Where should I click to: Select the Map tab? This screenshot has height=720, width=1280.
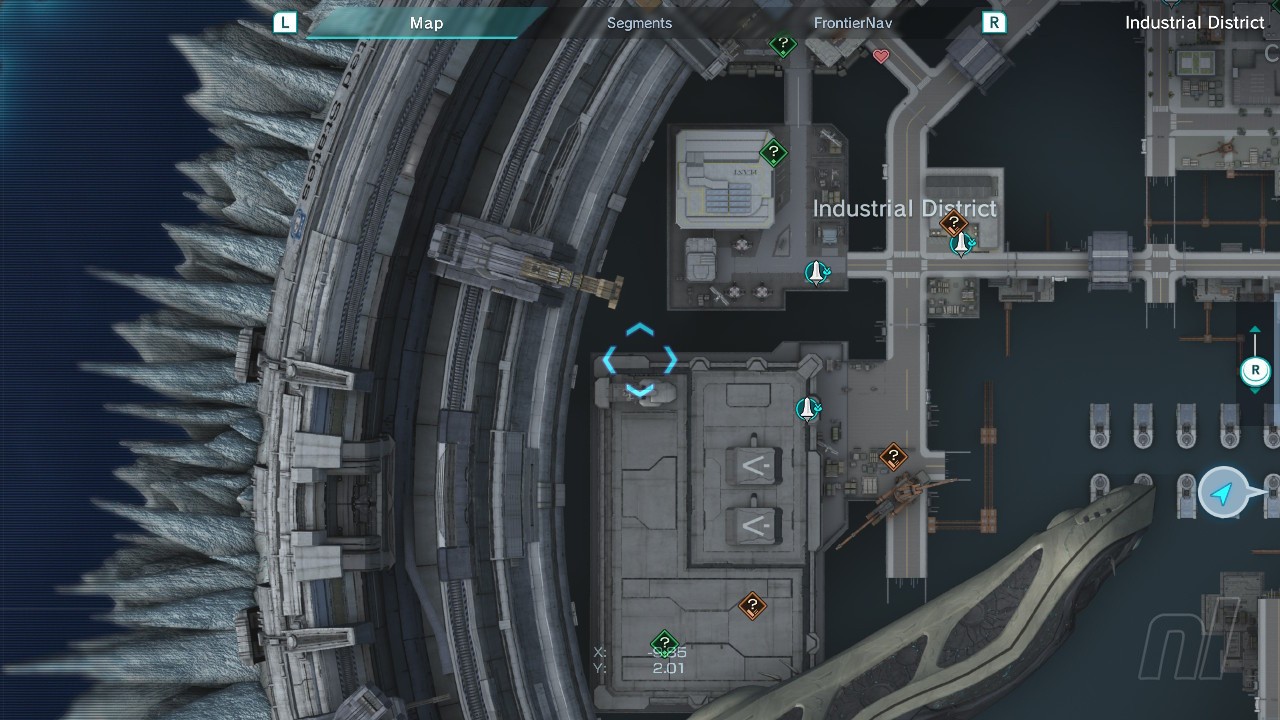[426, 23]
